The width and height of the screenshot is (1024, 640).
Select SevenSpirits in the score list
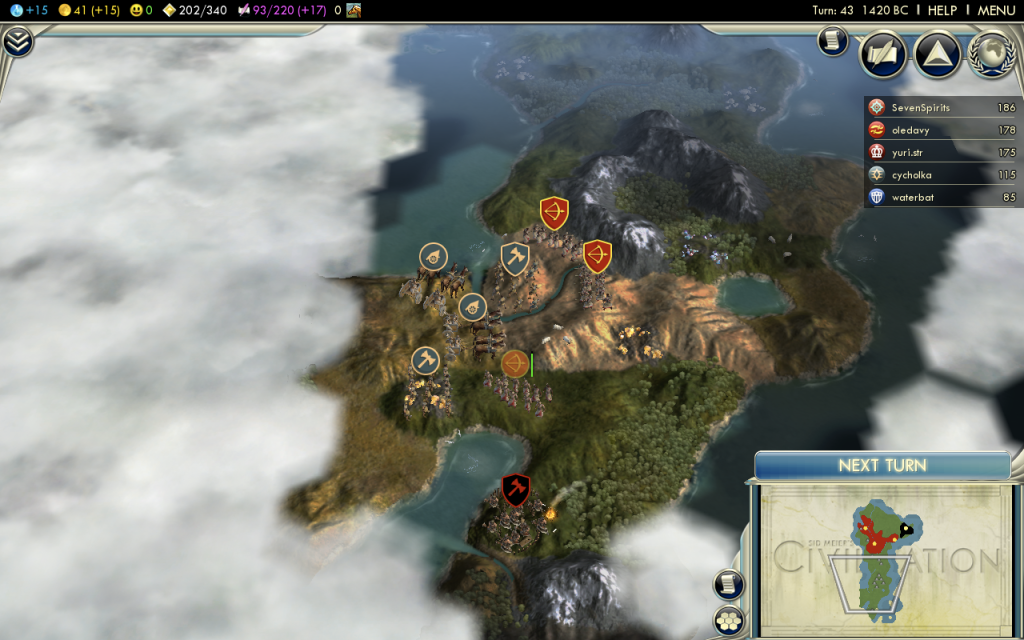click(x=920, y=107)
